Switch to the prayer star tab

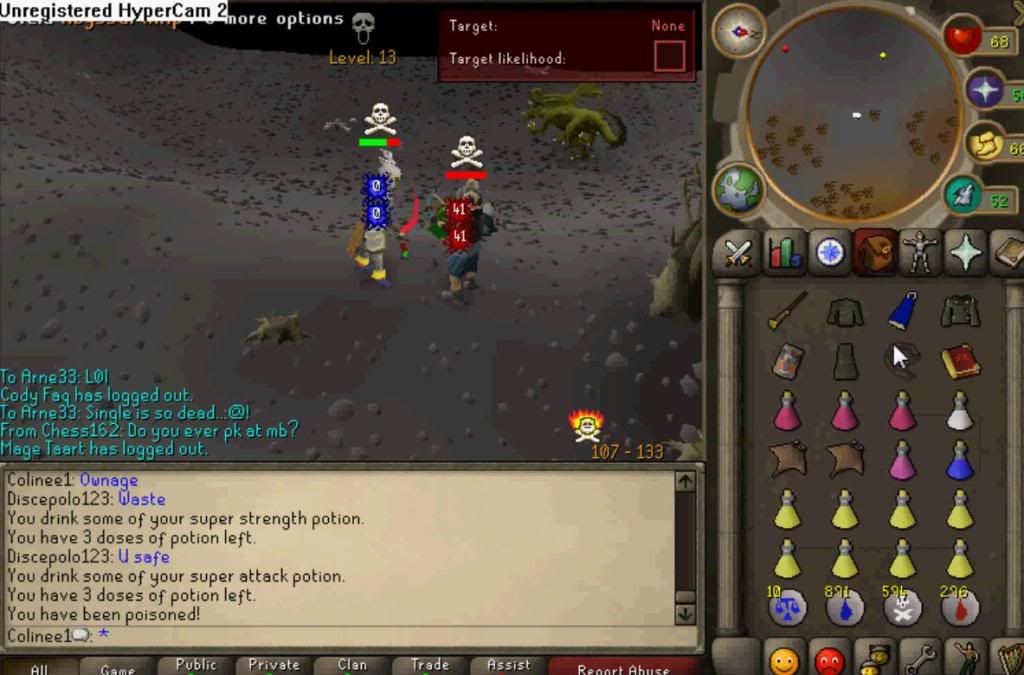coord(965,253)
